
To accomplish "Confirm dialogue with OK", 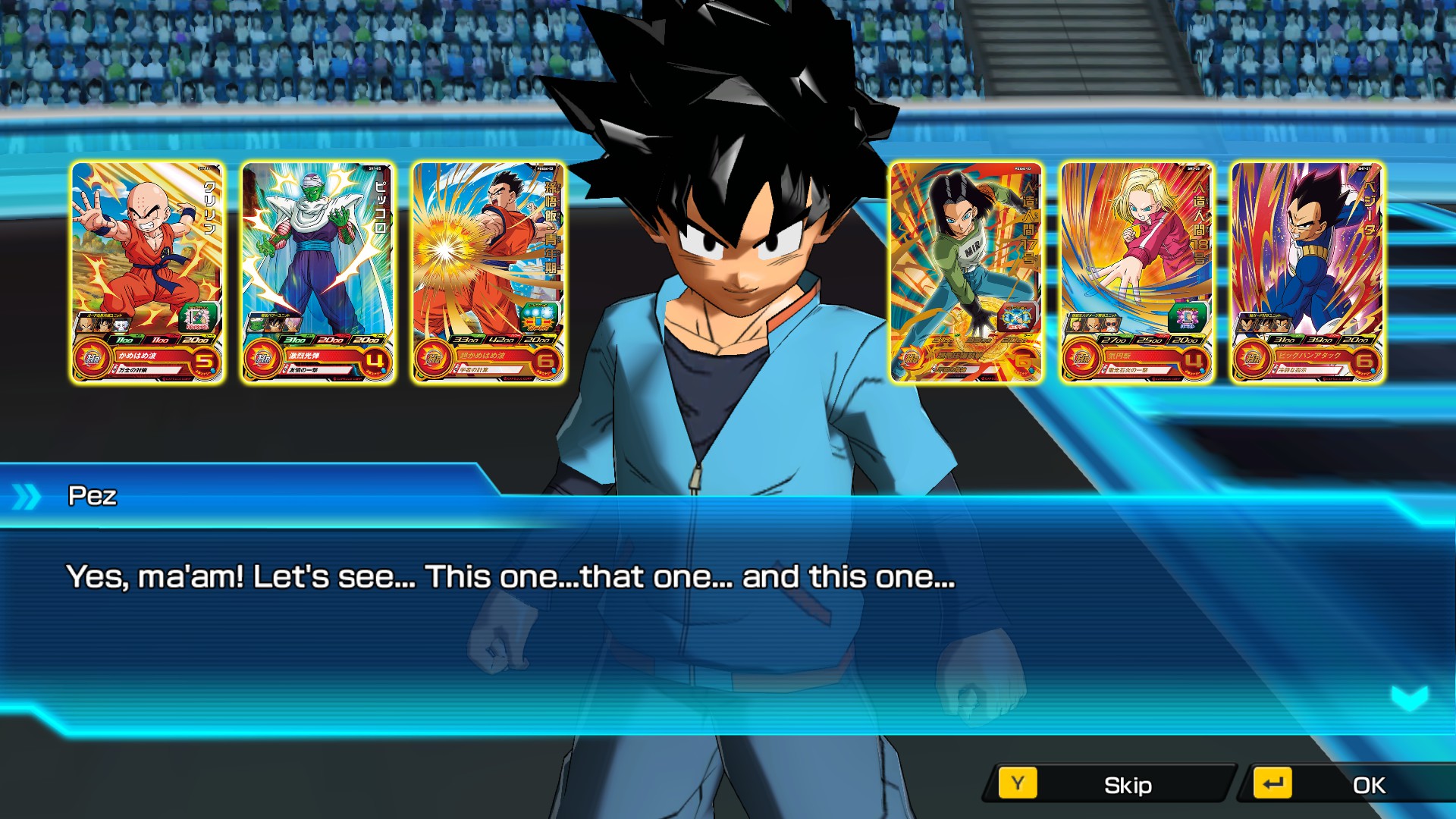I will [x=1350, y=785].
